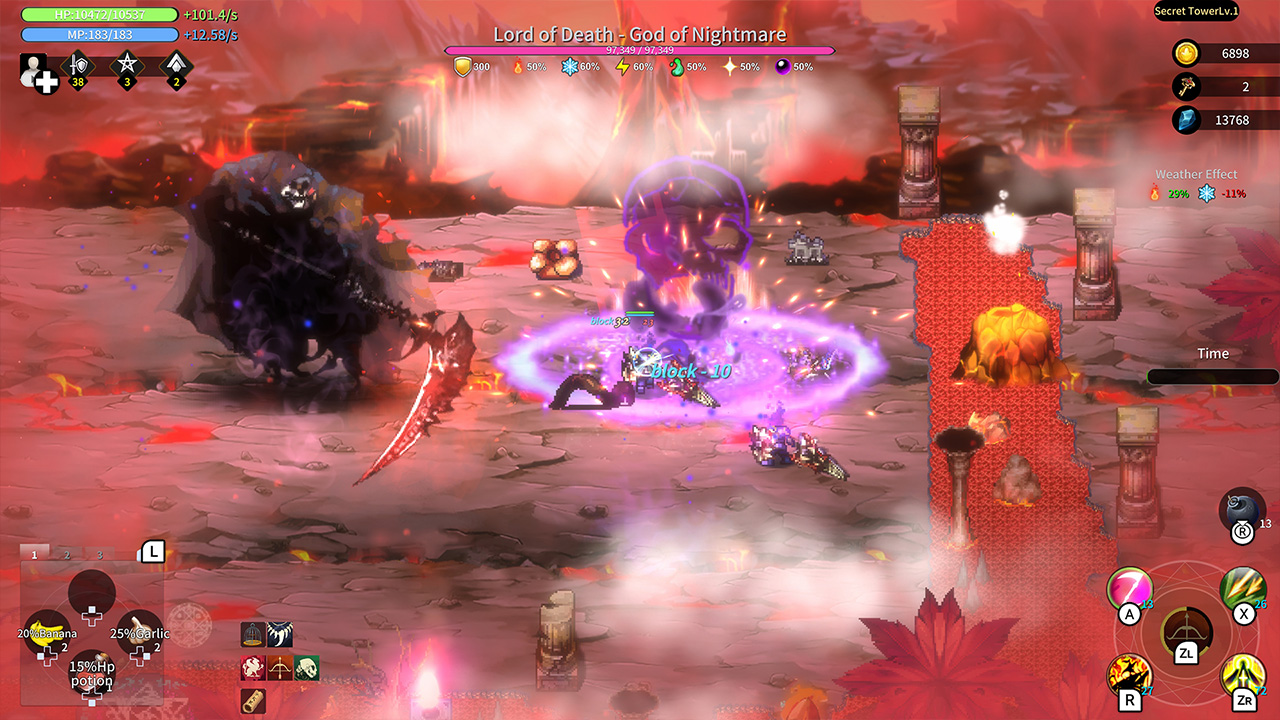Select the 20% Banana quick slot
Image resolution: width=1280 pixels, height=720 pixels.
coord(46,631)
